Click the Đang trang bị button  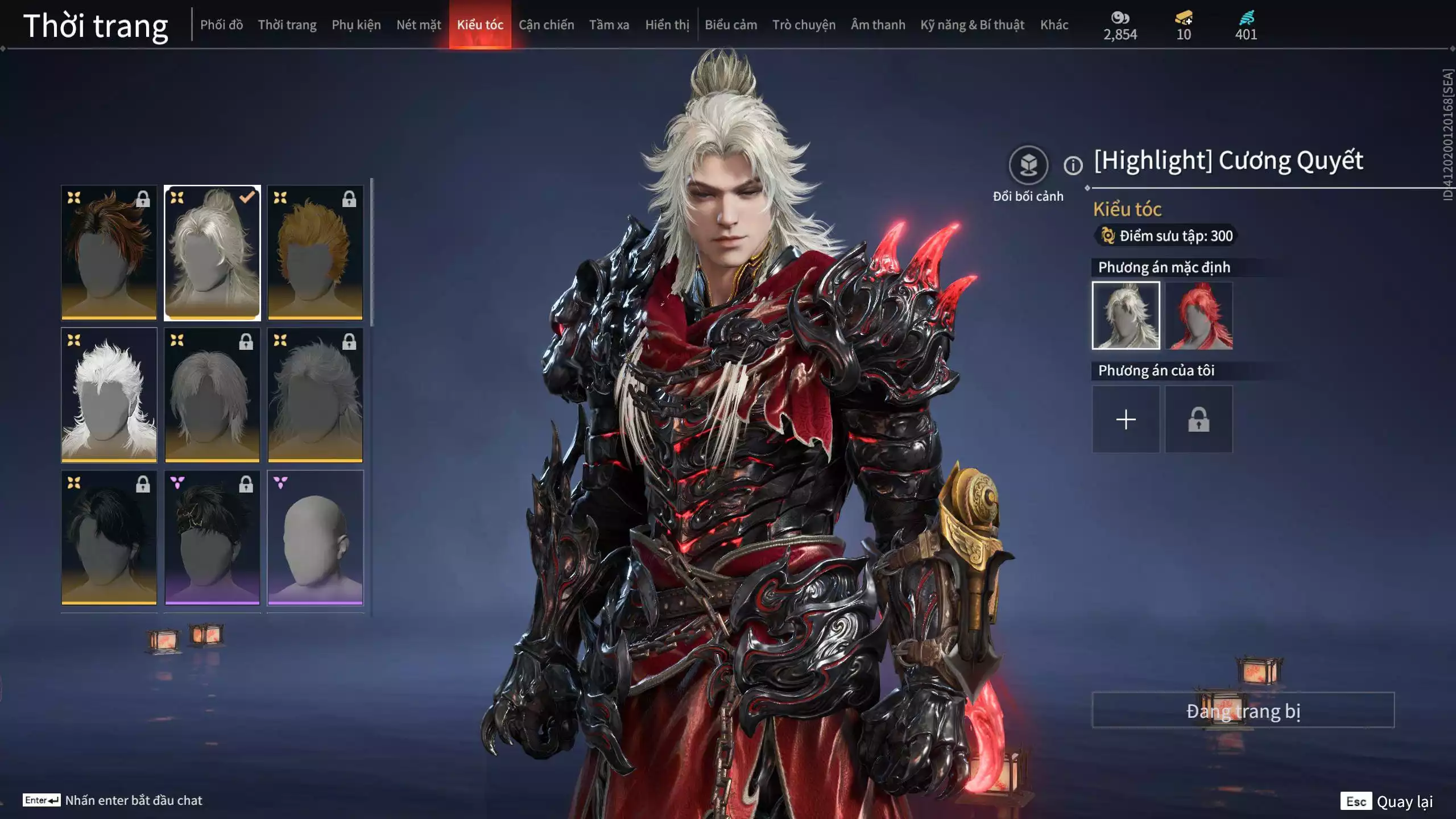[1243, 710]
